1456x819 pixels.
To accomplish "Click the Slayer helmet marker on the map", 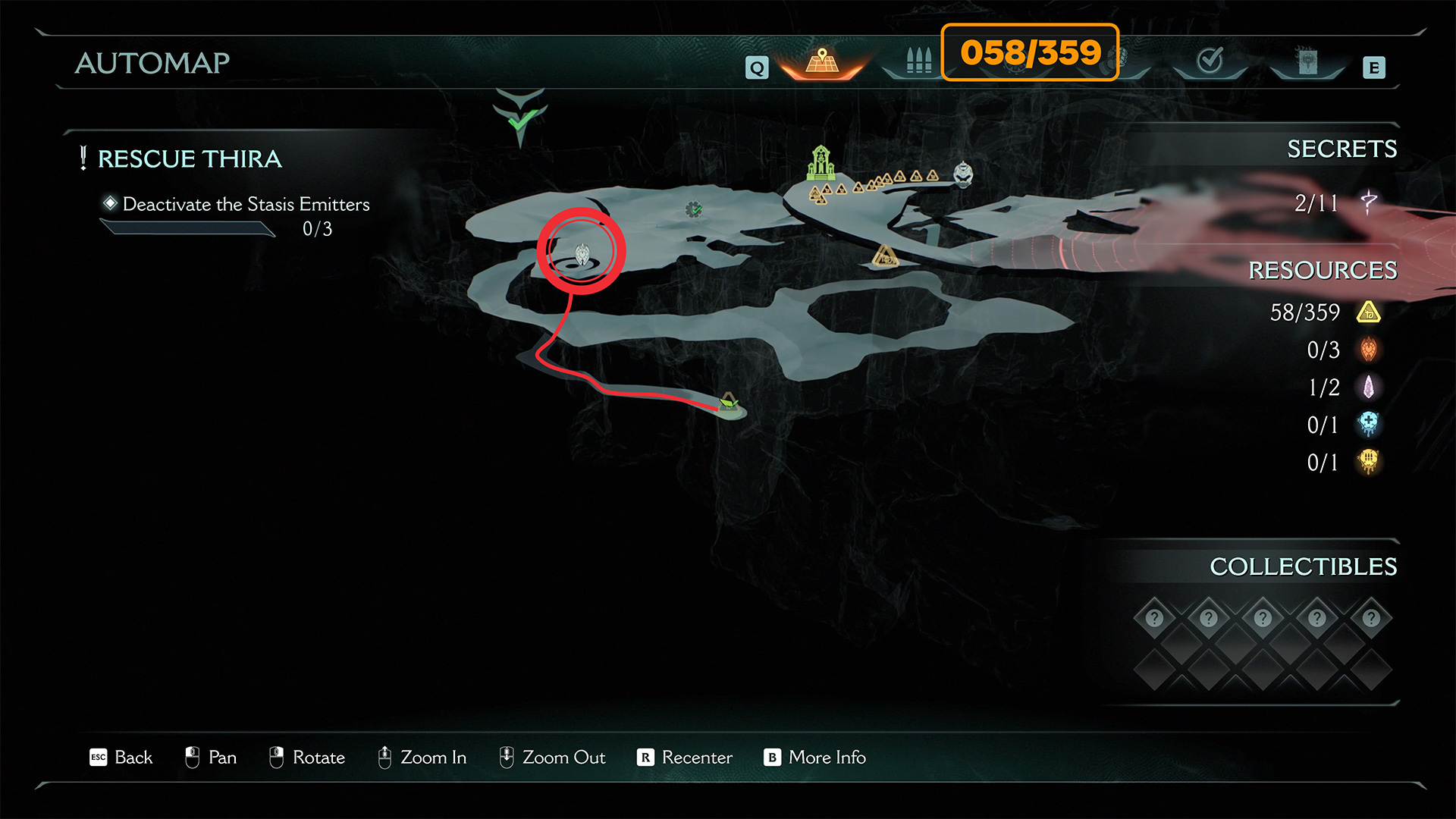I will pyautogui.click(x=963, y=174).
